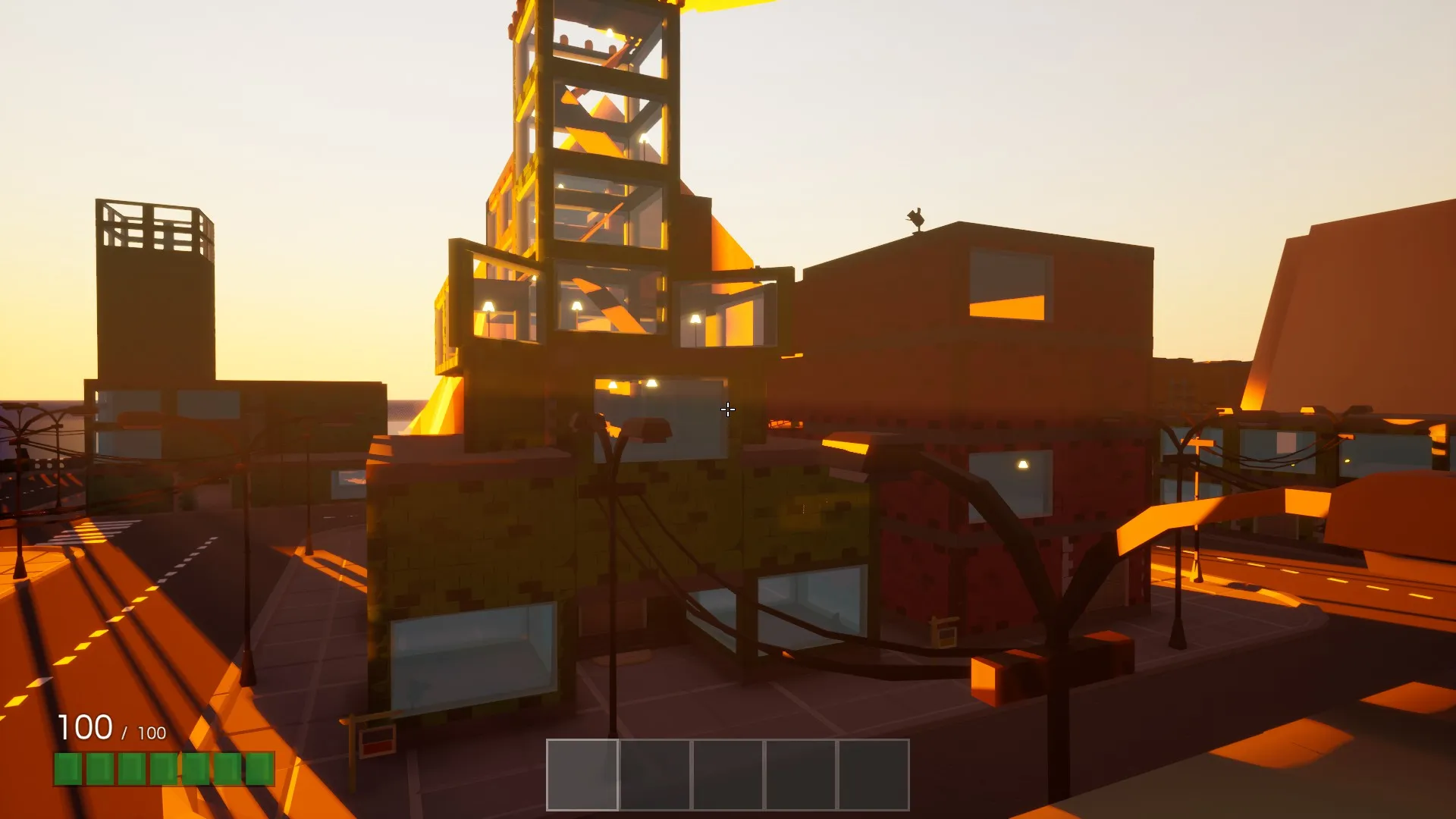Screen dimensions: 1456x819
Task: Select the last hotbar slot
Action: pos(874,774)
